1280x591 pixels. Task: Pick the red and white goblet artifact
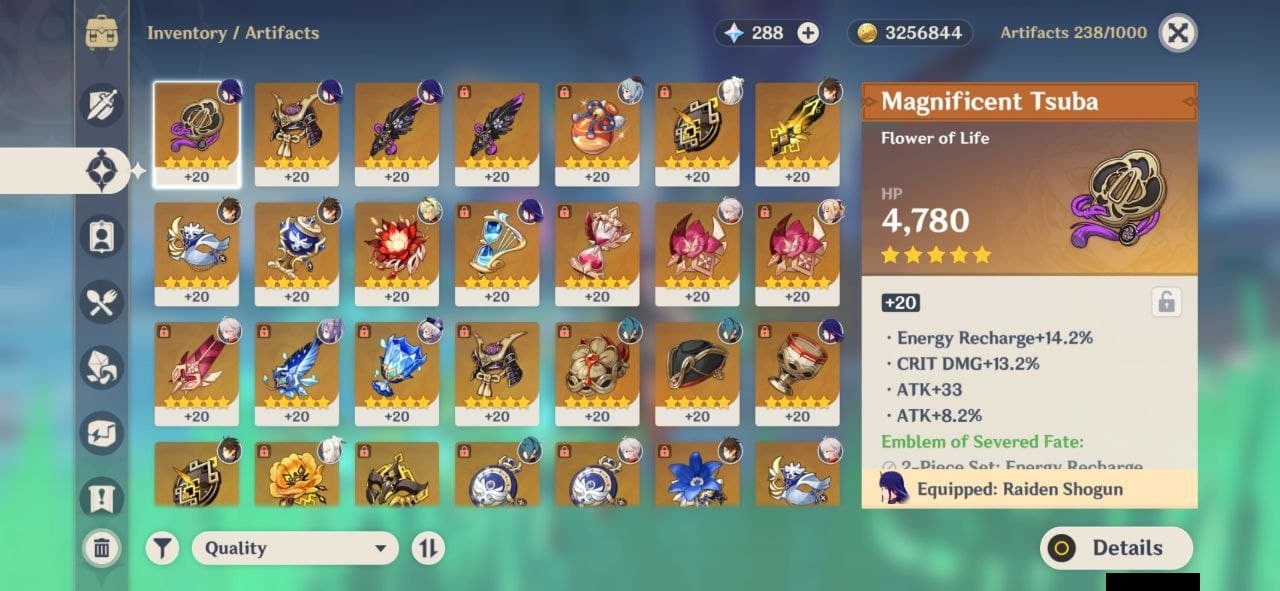tap(796, 373)
